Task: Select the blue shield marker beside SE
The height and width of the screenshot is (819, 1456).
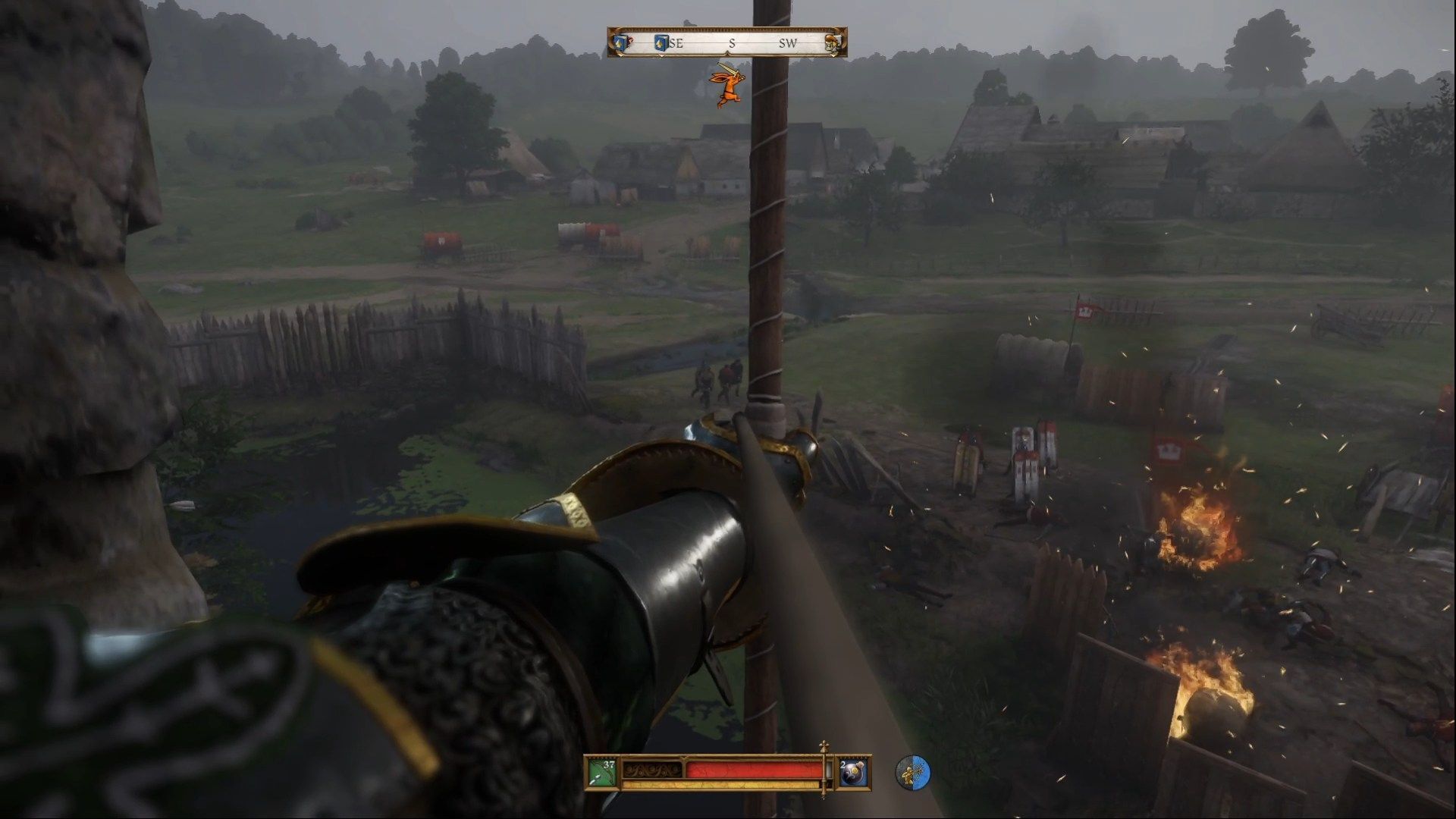Action: [x=661, y=43]
